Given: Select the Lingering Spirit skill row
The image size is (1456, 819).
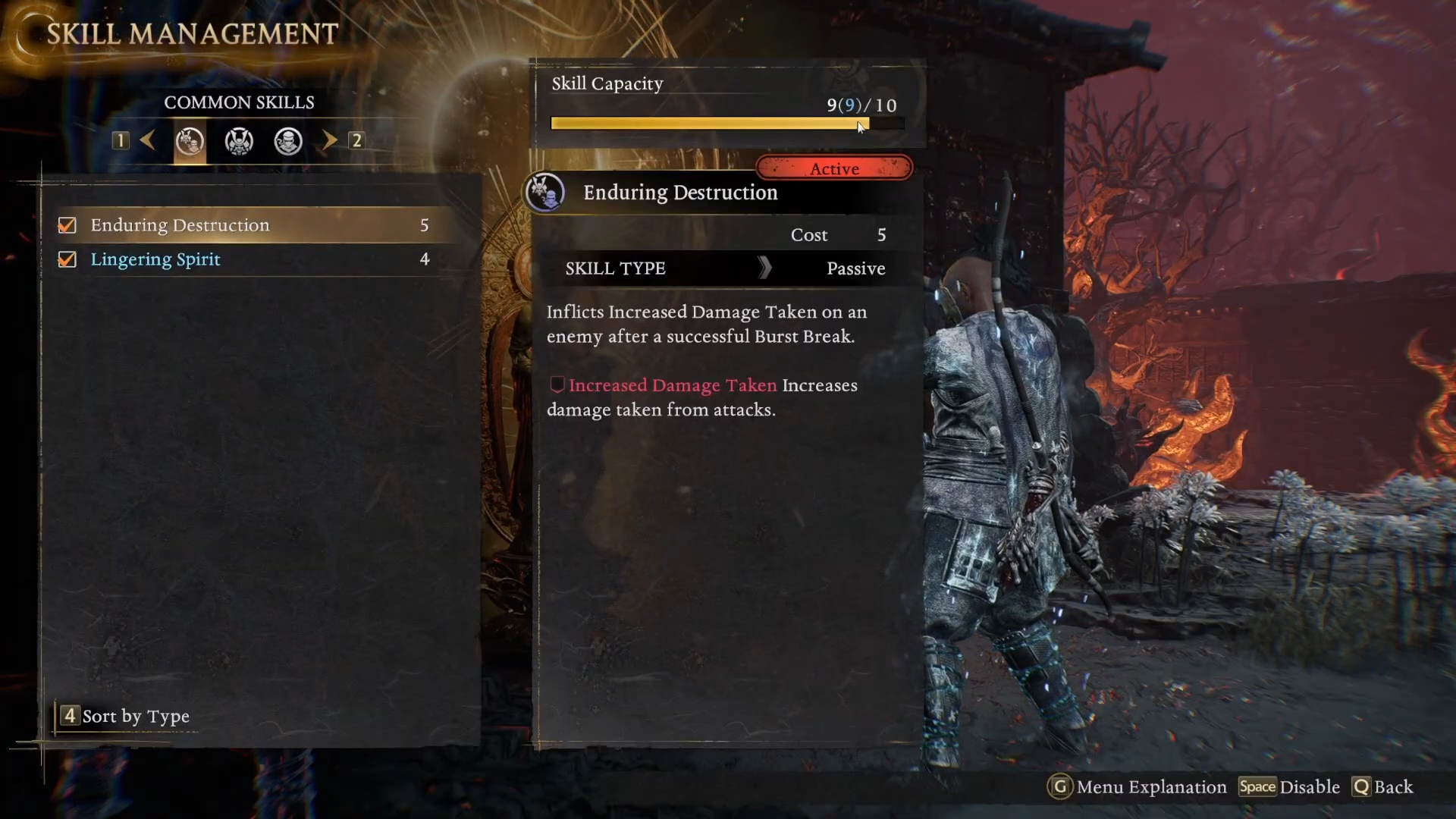Looking at the screenshot, I should [250, 259].
